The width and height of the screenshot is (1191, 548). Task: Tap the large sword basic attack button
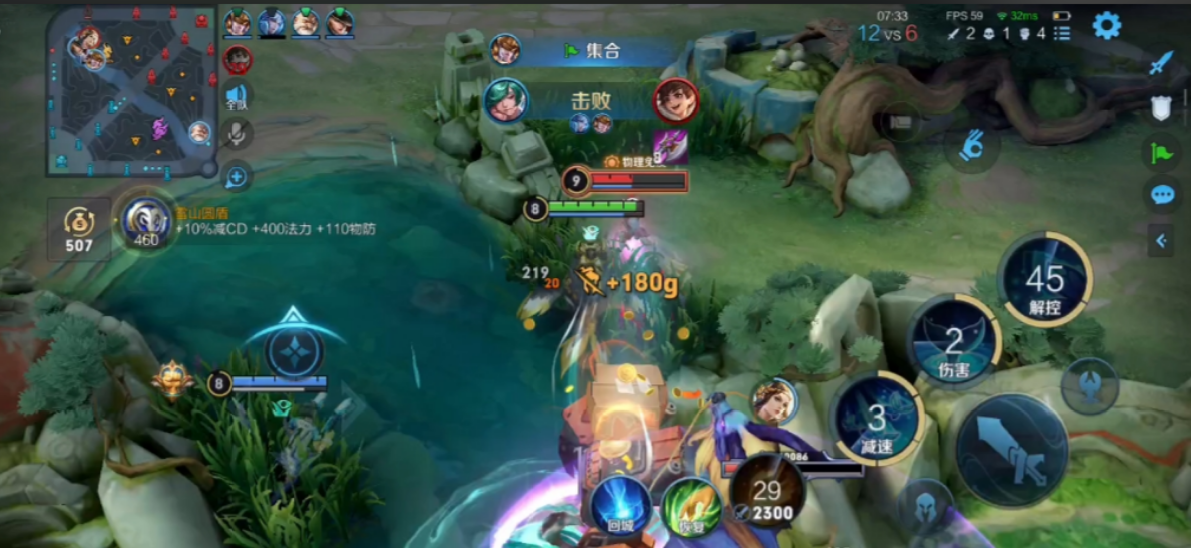pos(1010,450)
